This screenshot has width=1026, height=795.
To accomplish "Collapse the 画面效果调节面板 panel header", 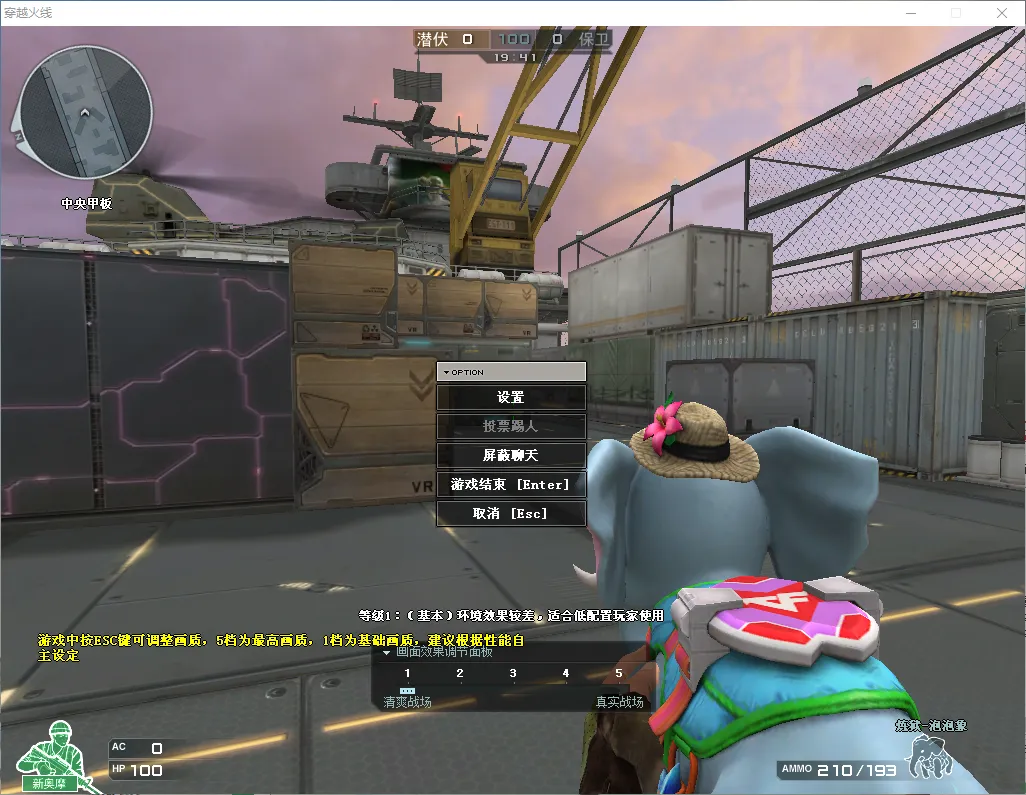I will [x=387, y=652].
